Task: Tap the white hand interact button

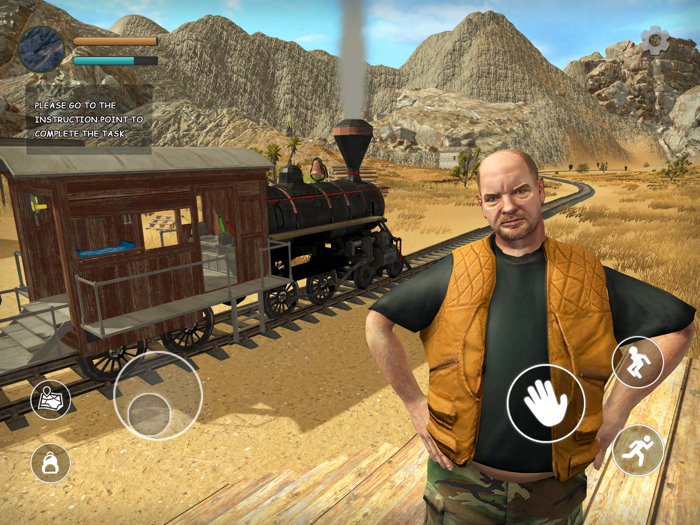Action: (545, 403)
